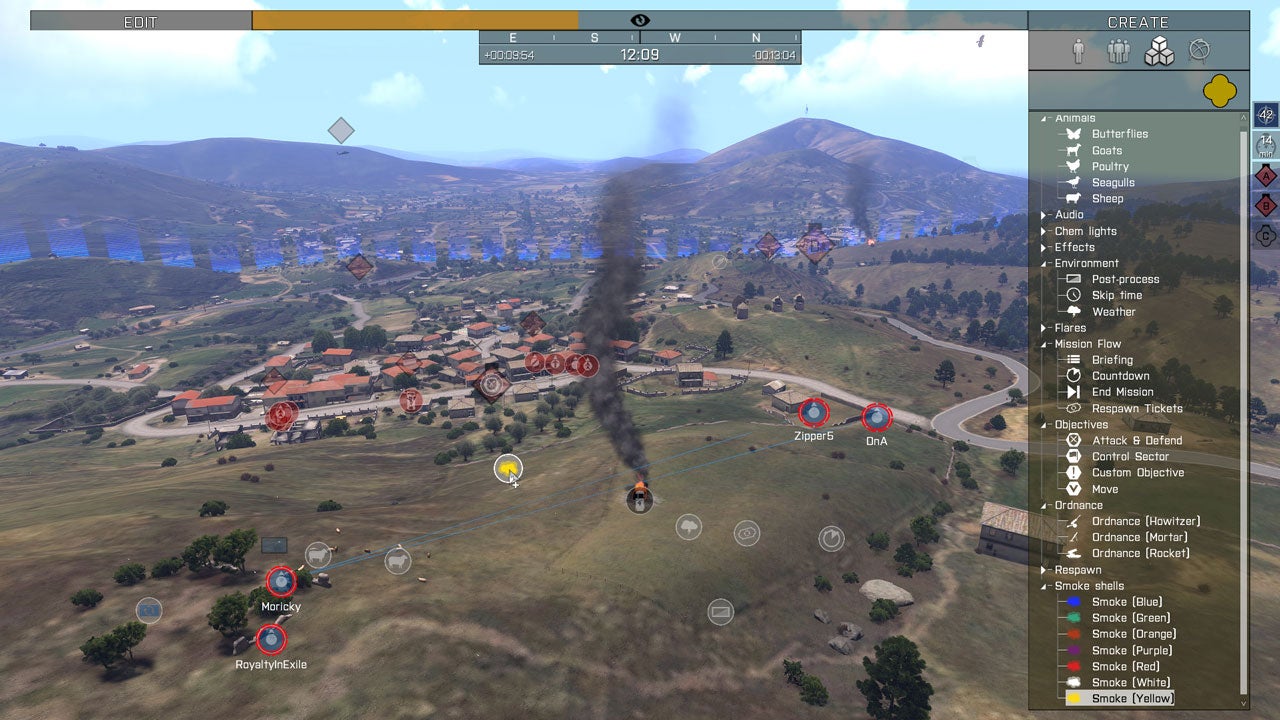
Task: Click the CREATE panel header
Action: [1137, 22]
